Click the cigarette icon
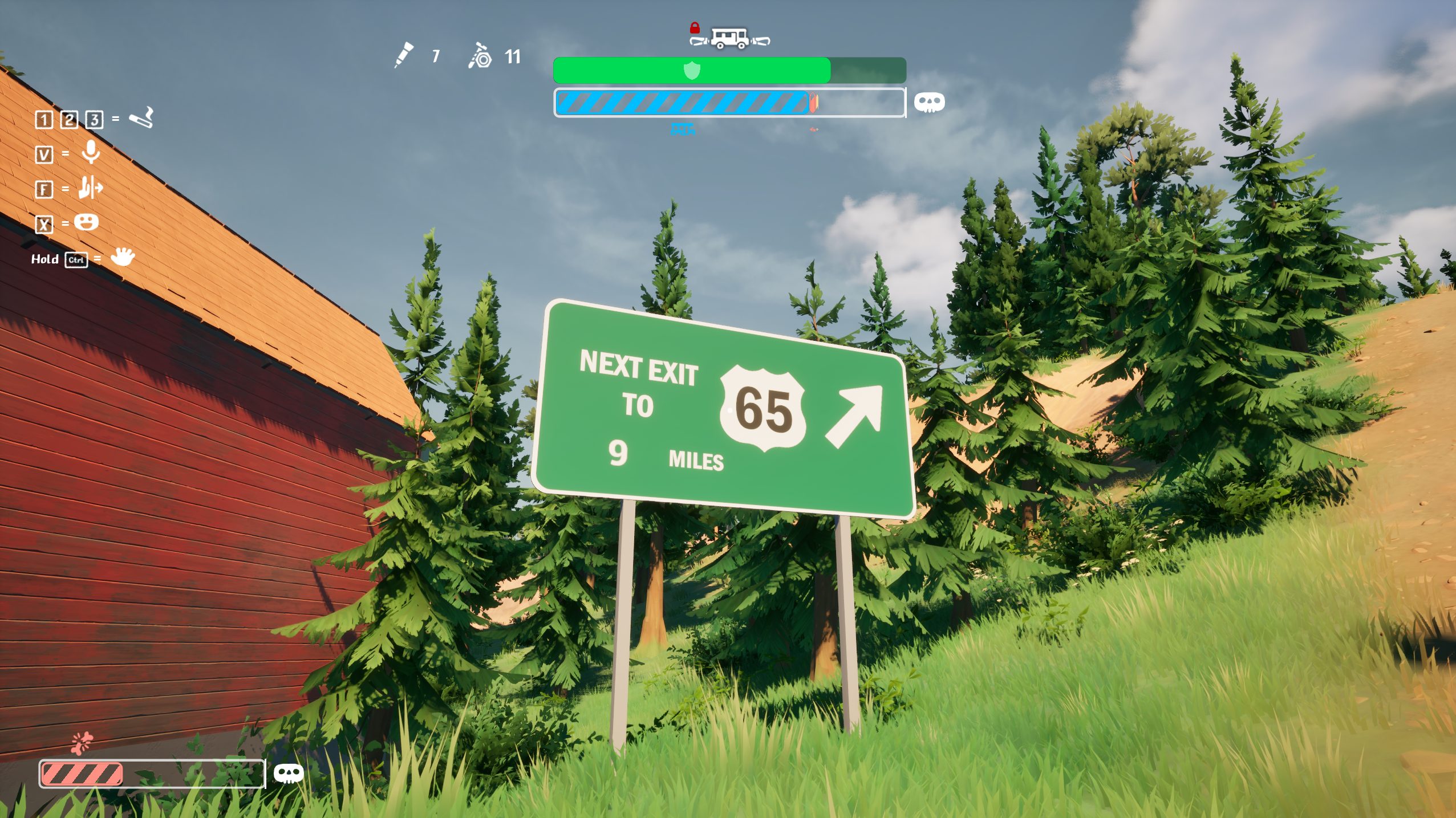Image resolution: width=1456 pixels, height=818 pixels. click(141, 117)
